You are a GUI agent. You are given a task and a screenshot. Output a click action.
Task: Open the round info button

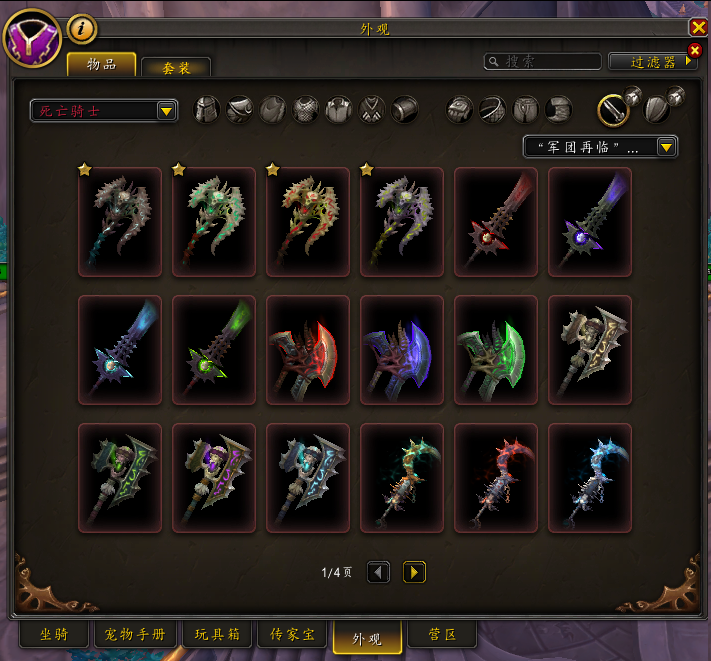[x=82, y=29]
